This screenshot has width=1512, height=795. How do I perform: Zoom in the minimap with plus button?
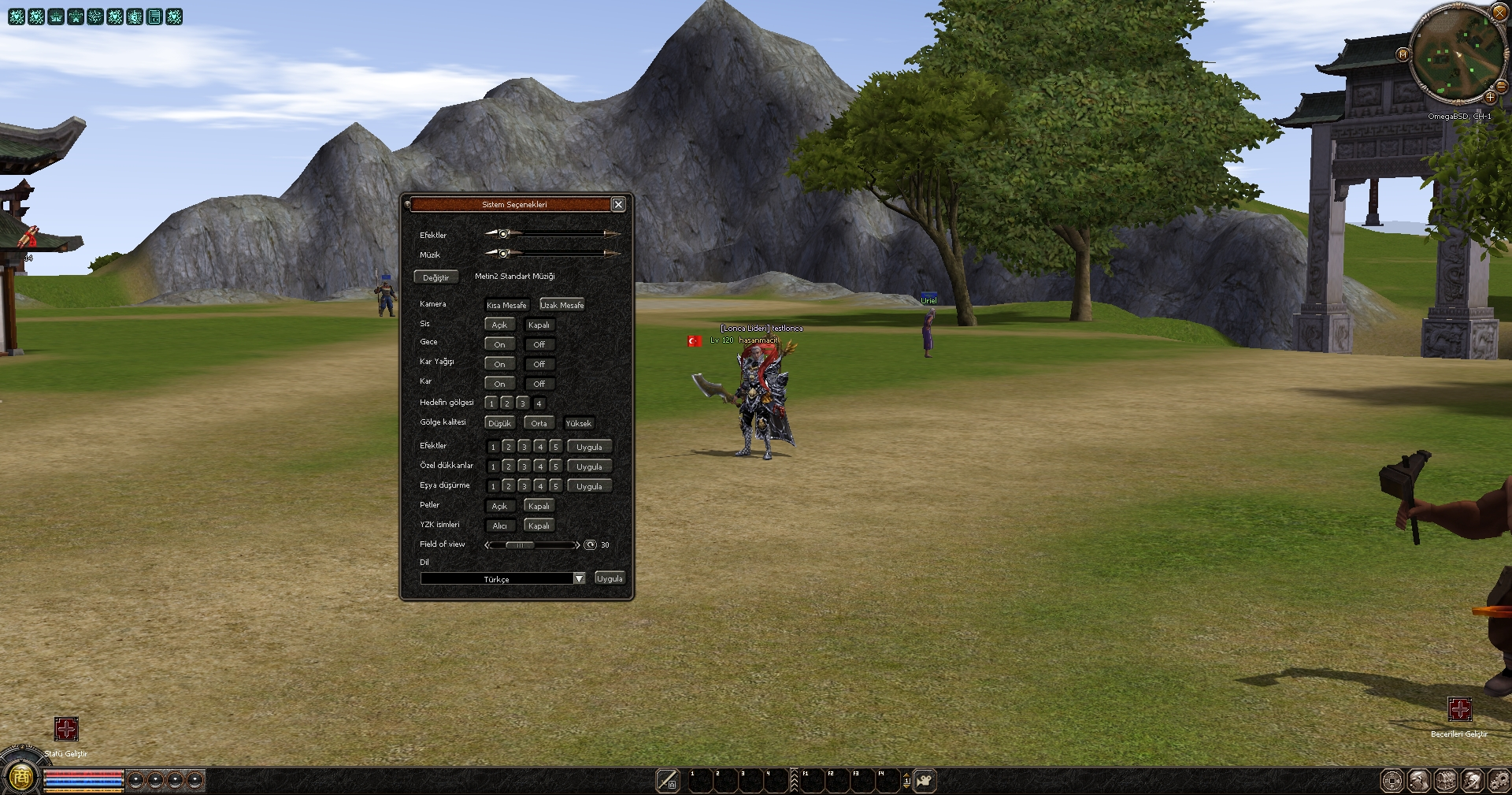(1491, 97)
